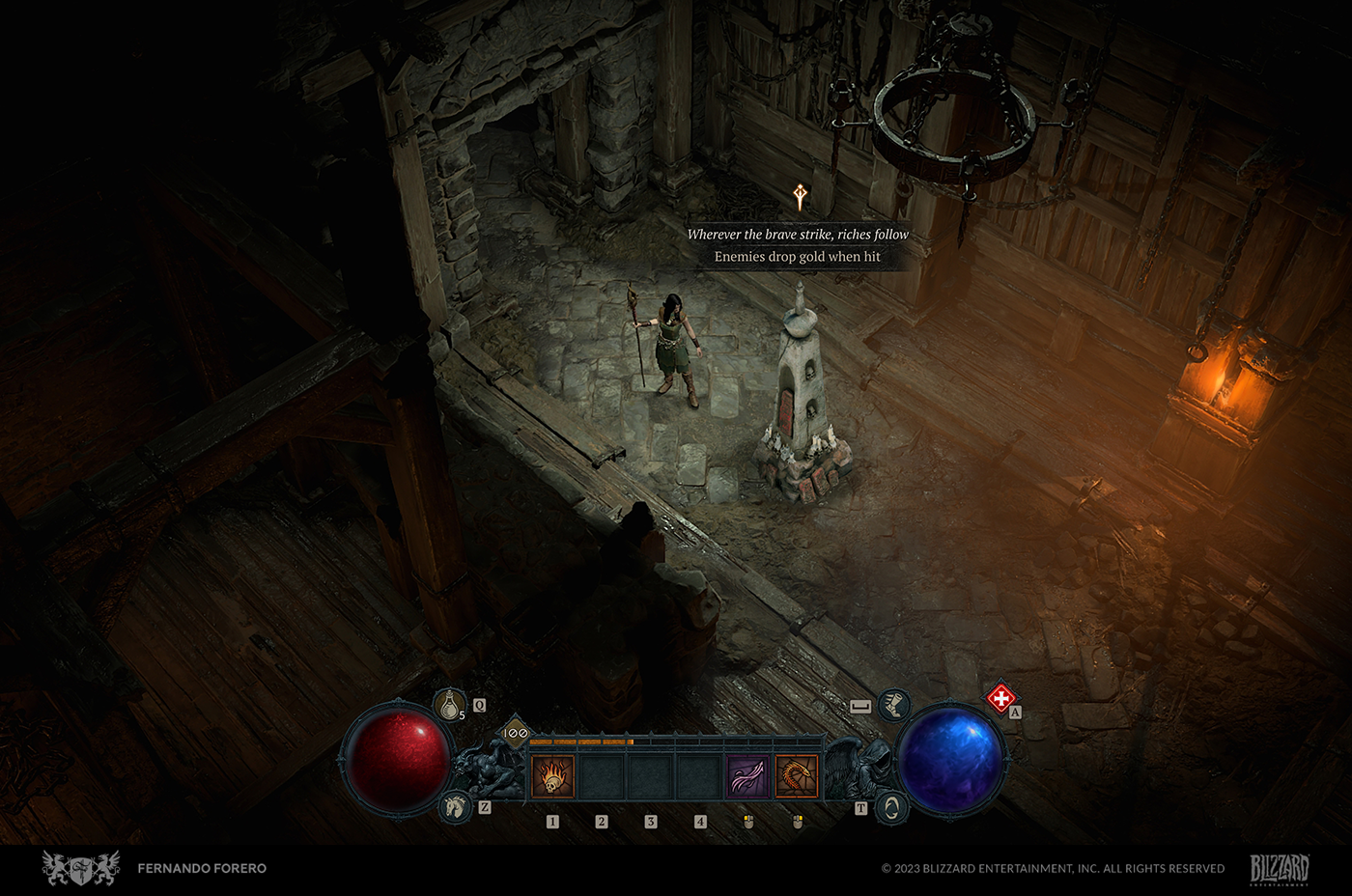Summon the horse mount
This screenshot has height=896, width=1352.
455,806
